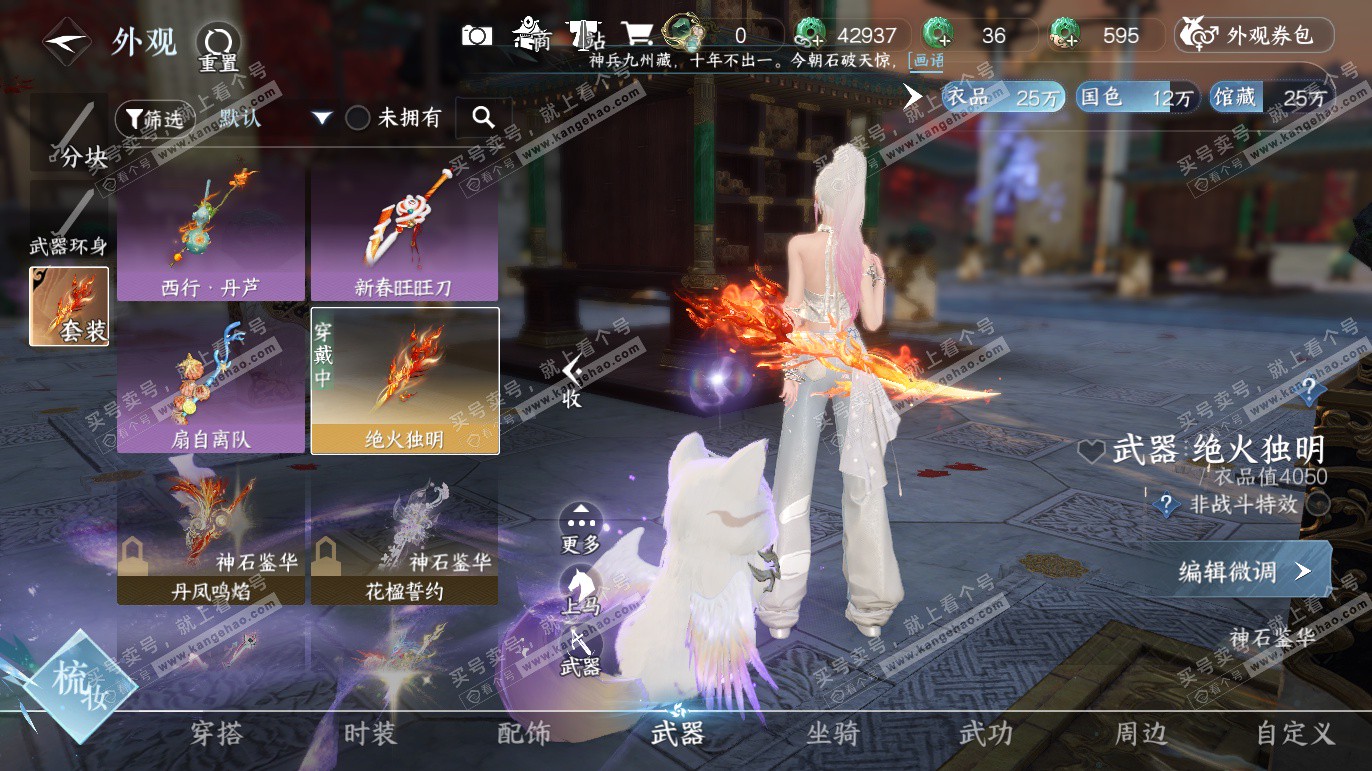Click the 更多 more options button
The image size is (1372, 771).
pos(580,528)
